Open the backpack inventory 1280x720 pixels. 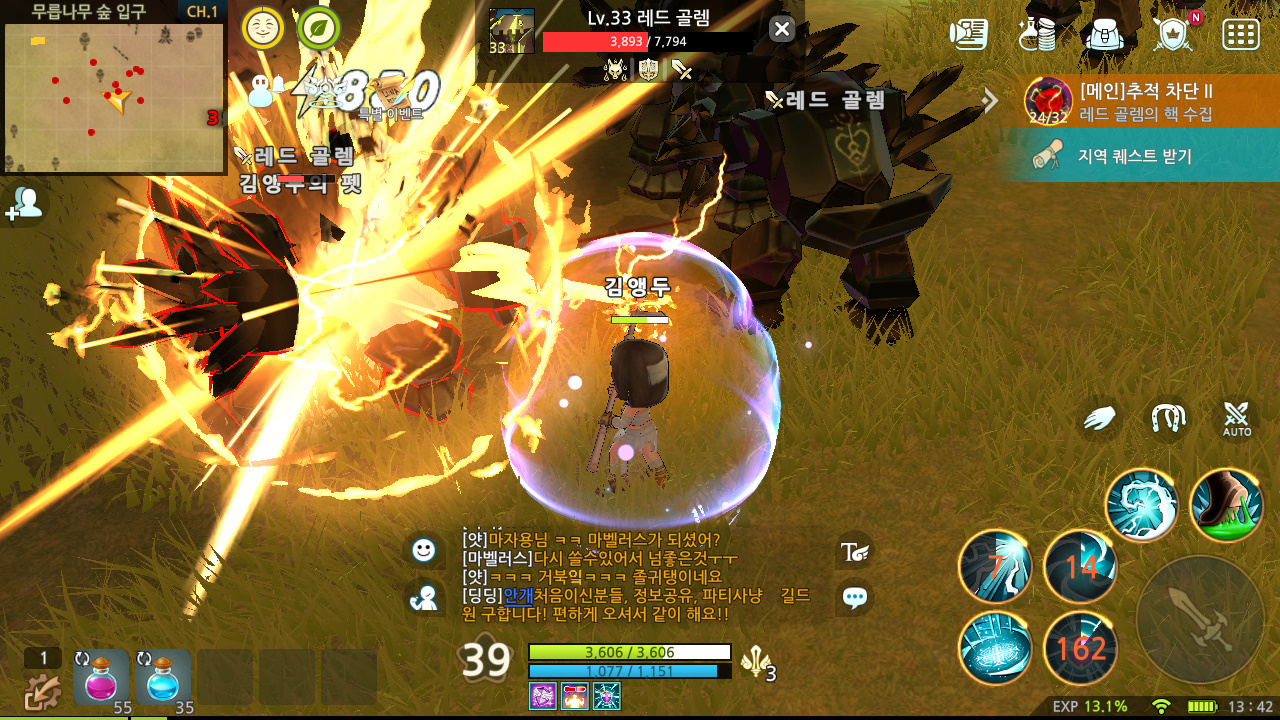pyautogui.click(x=1104, y=33)
